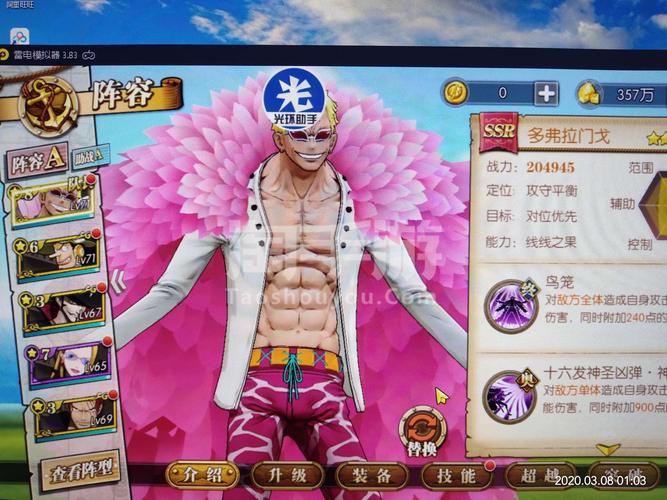The image size is (667, 500).
Task: Select the 技能 (Skills) tab
Action: [x=456, y=475]
